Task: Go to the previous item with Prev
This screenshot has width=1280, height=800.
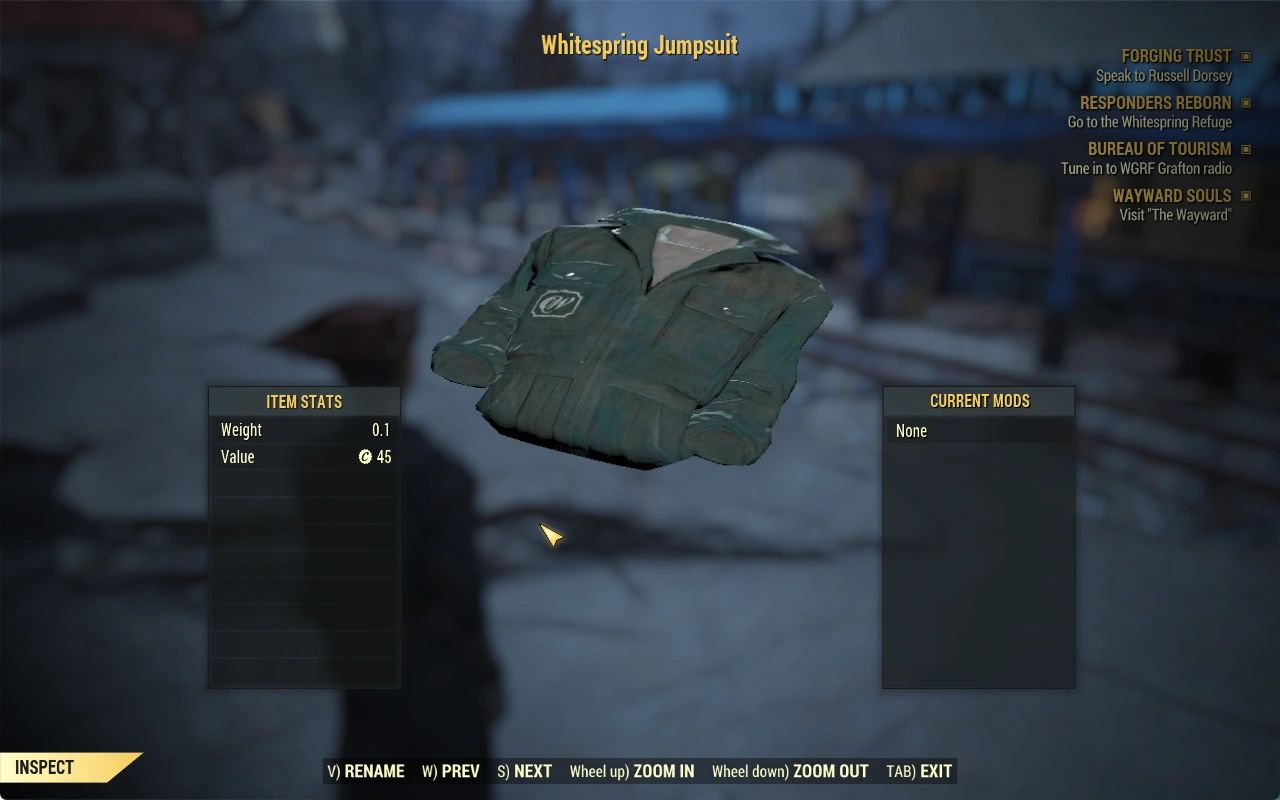Action: click(x=451, y=771)
